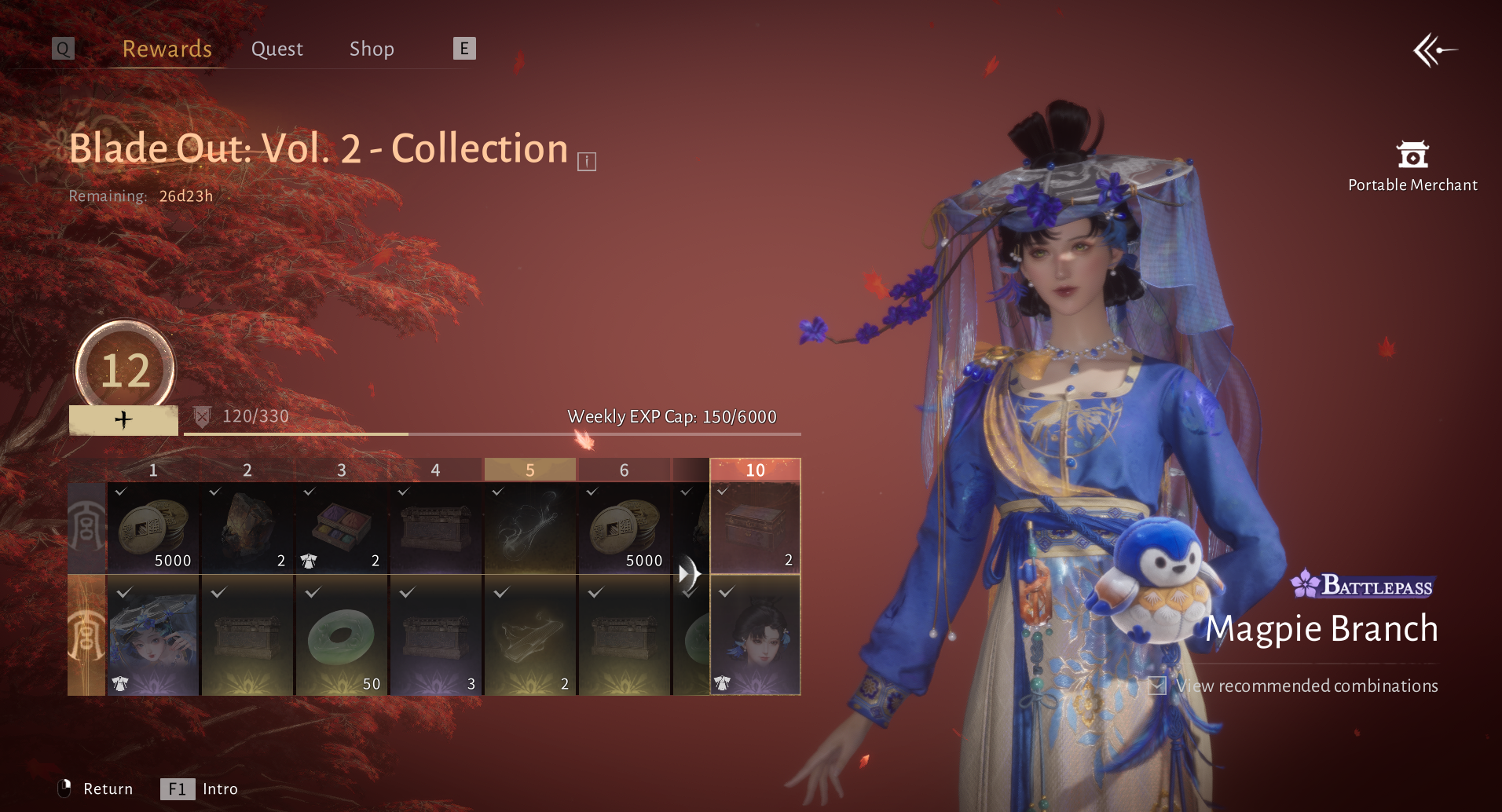This screenshot has width=1502, height=812.
Task: Open the Quest tab
Action: [277, 49]
